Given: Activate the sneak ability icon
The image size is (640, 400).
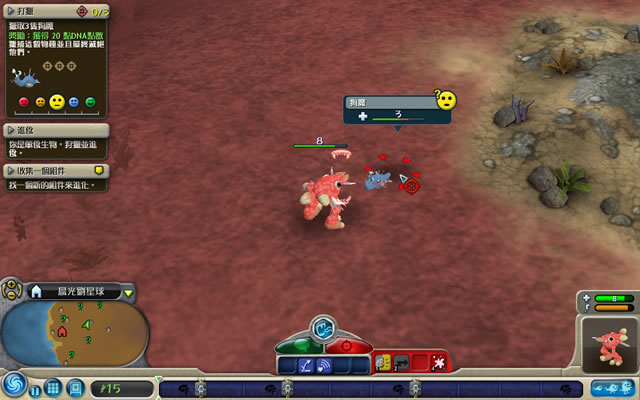Looking at the screenshot, I should [305, 366].
